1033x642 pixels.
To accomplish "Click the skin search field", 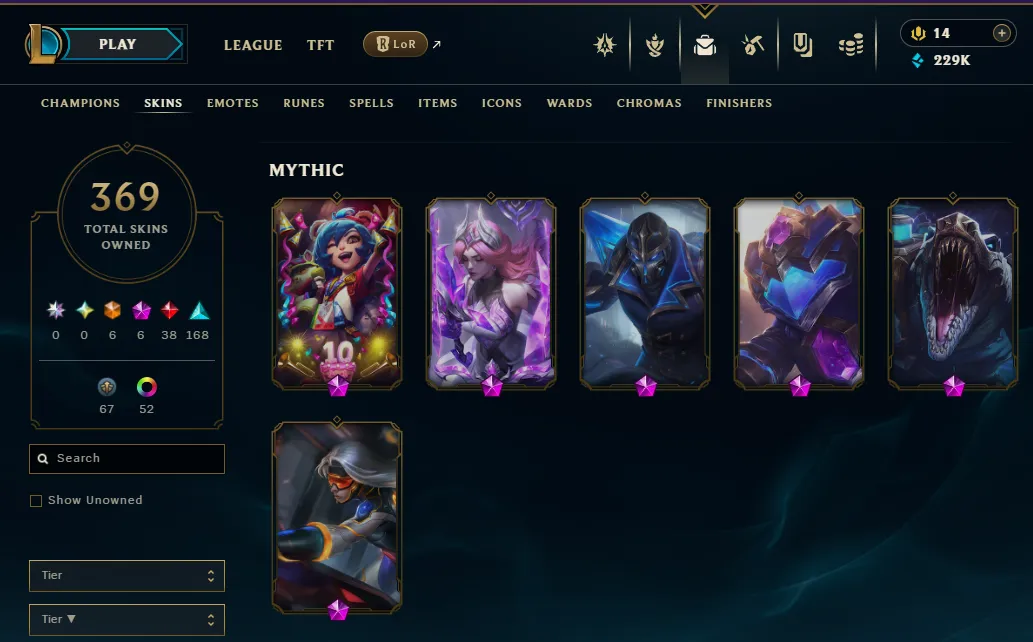I will (127, 458).
